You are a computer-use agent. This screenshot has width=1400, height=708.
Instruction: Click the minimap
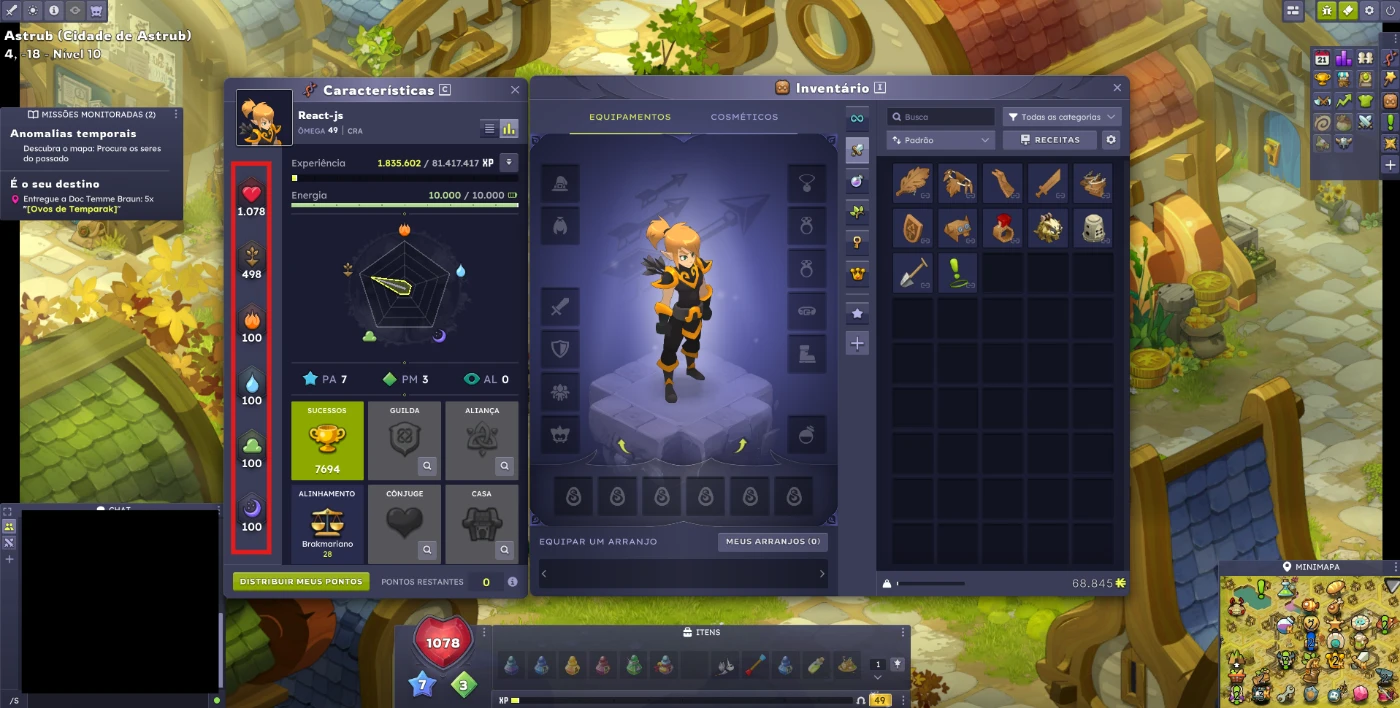[1309, 642]
